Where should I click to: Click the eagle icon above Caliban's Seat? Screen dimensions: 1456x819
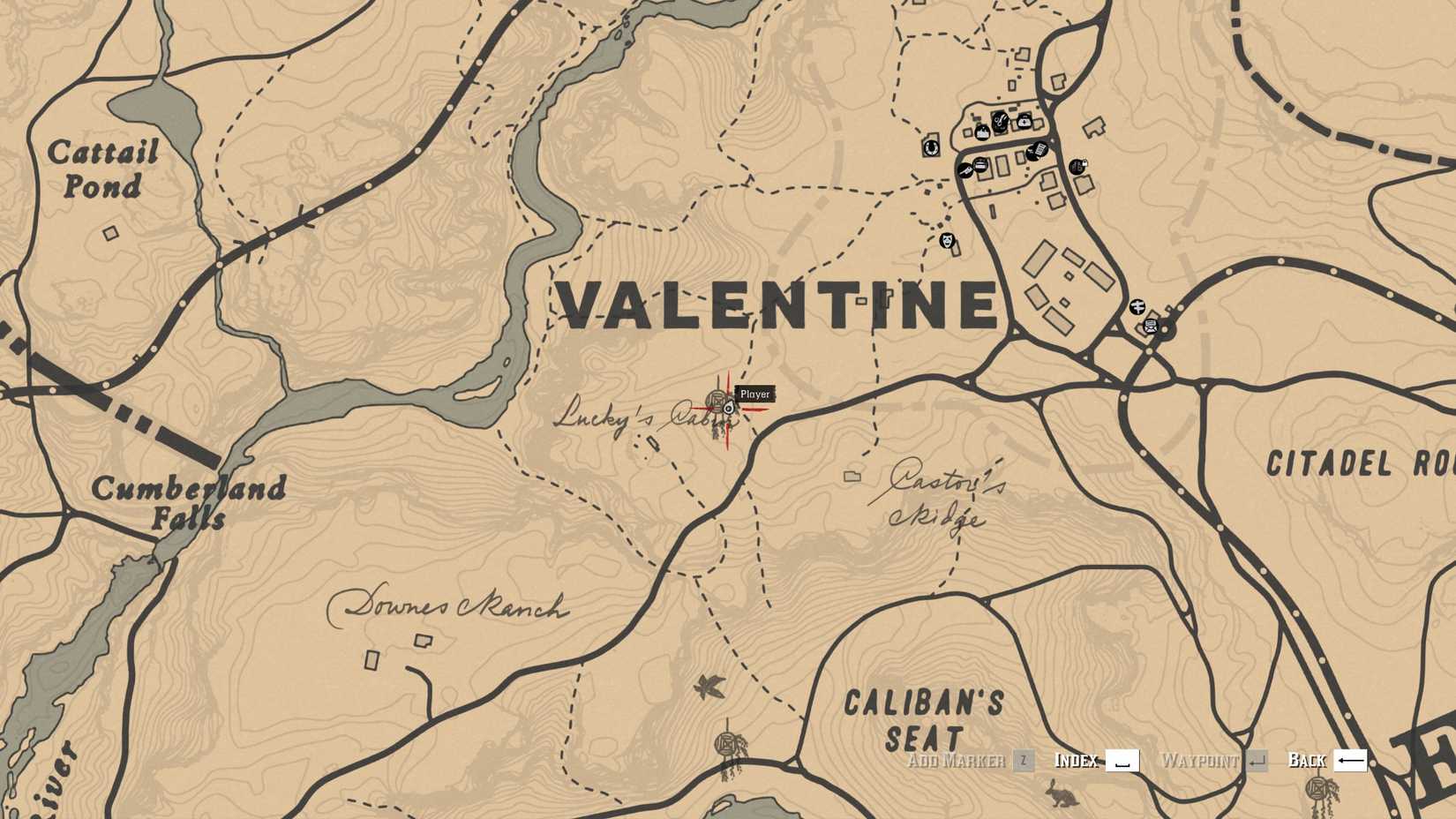click(709, 687)
